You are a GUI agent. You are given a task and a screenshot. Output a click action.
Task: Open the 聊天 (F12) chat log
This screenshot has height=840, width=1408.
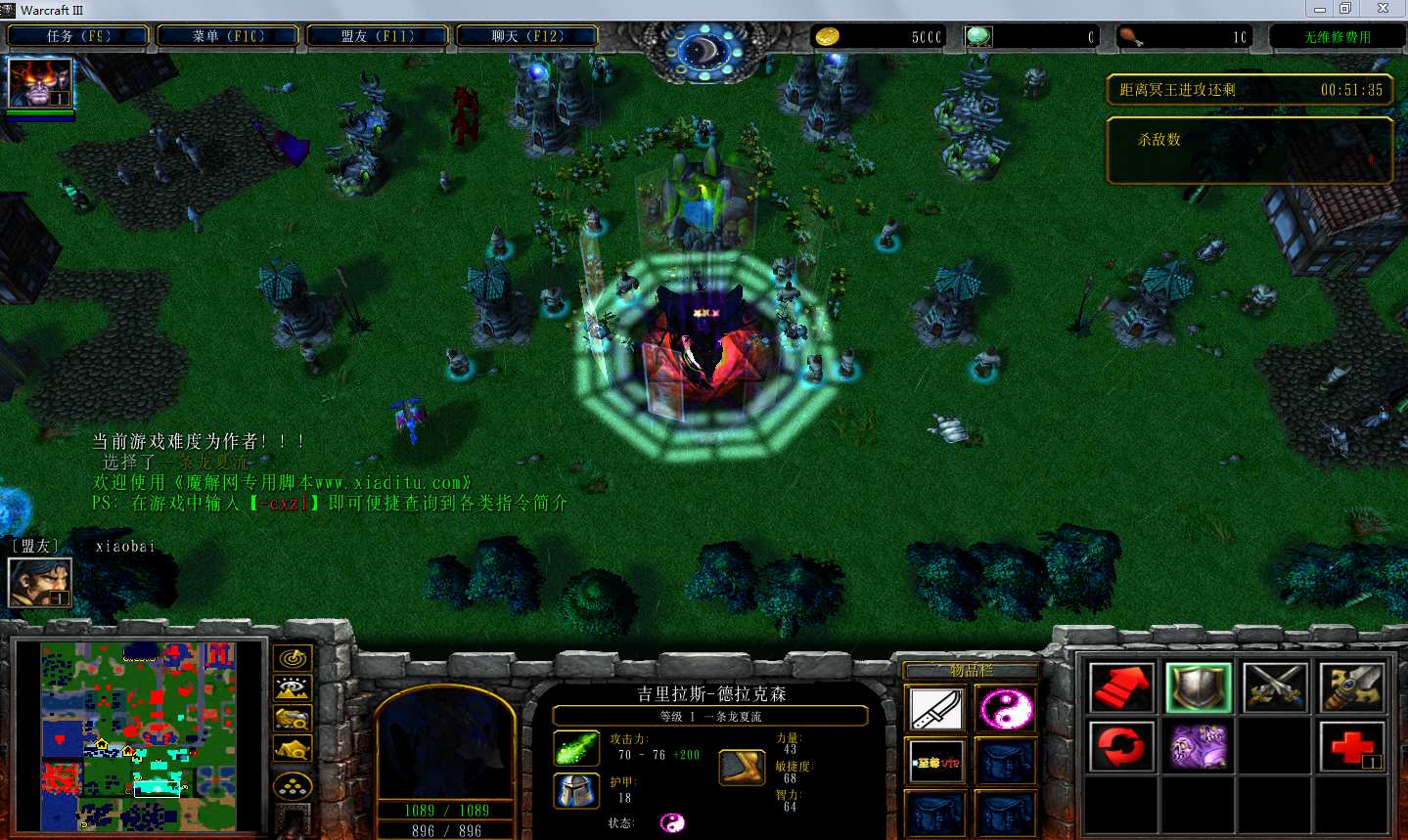coord(527,36)
